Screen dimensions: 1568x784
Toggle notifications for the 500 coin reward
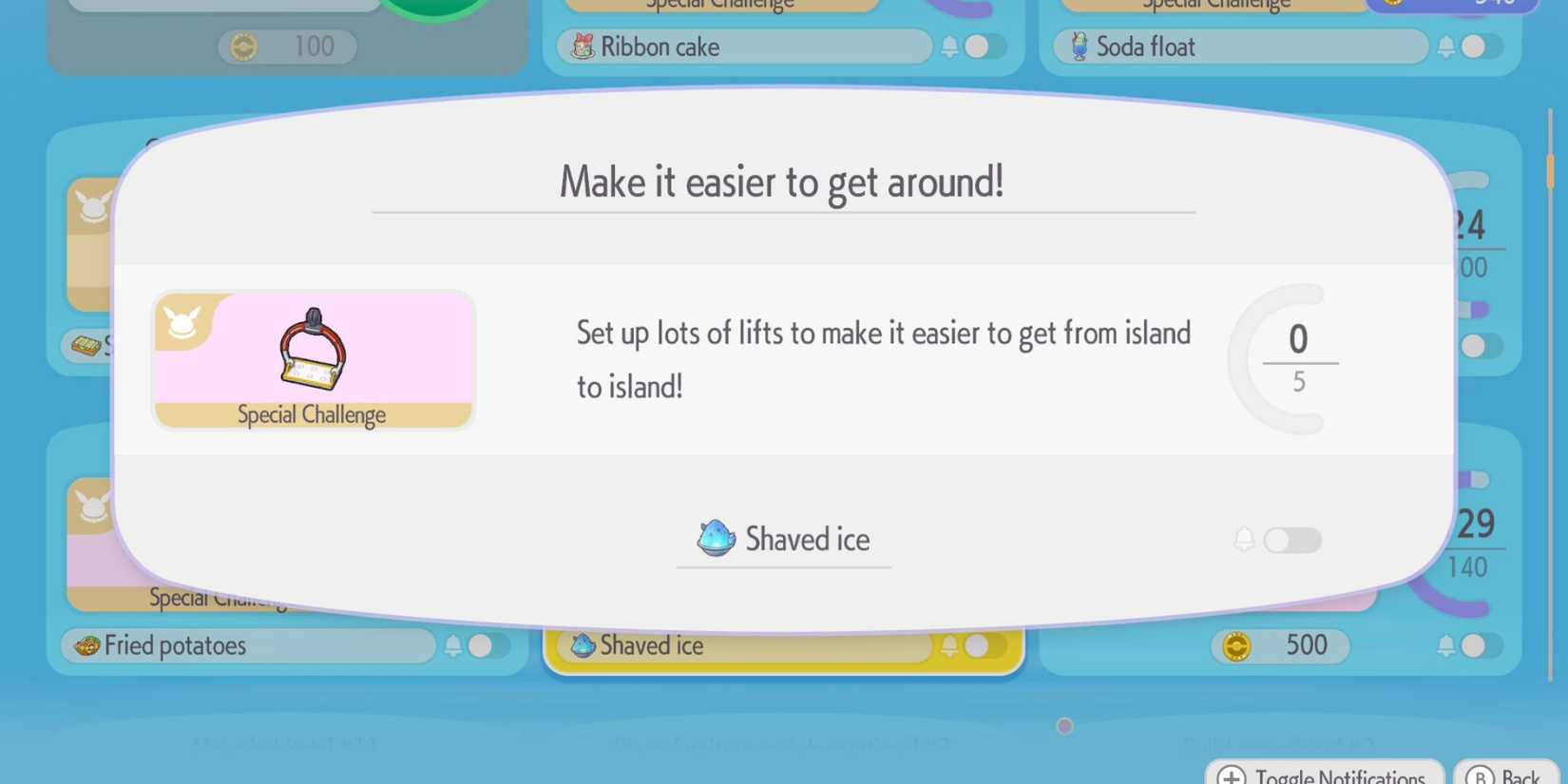(x=1480, y=646)
